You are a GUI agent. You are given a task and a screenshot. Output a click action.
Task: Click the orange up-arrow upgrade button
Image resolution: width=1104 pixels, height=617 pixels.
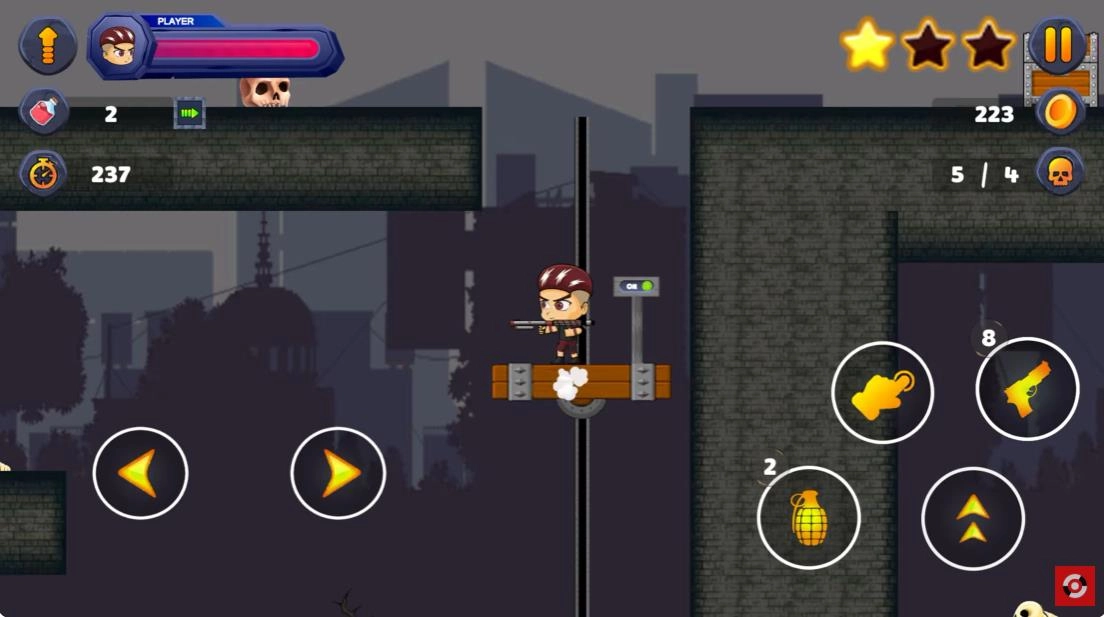48,46
